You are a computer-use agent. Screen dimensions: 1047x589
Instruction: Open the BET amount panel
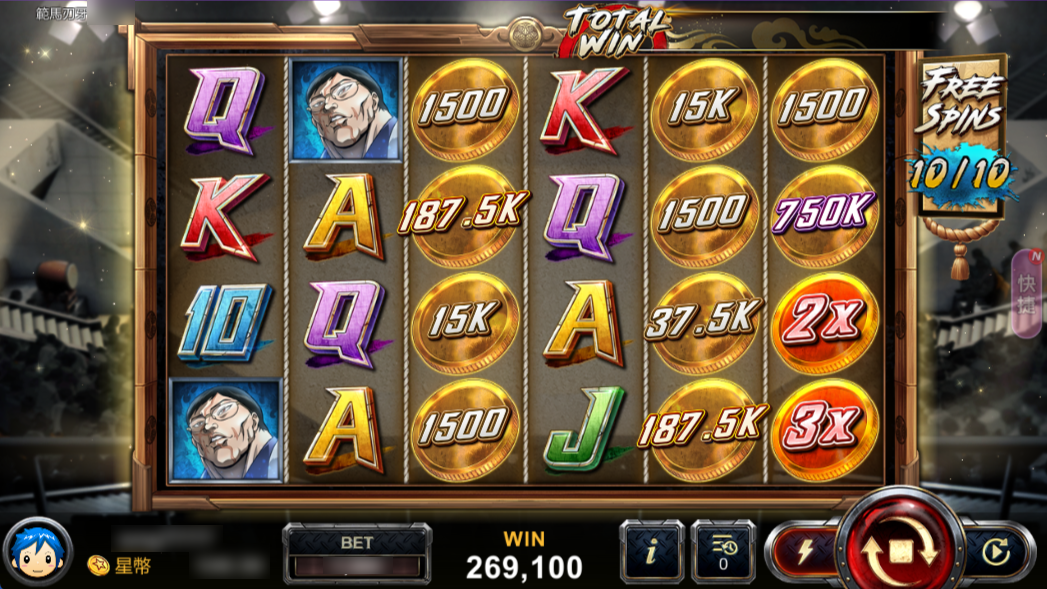357,554
